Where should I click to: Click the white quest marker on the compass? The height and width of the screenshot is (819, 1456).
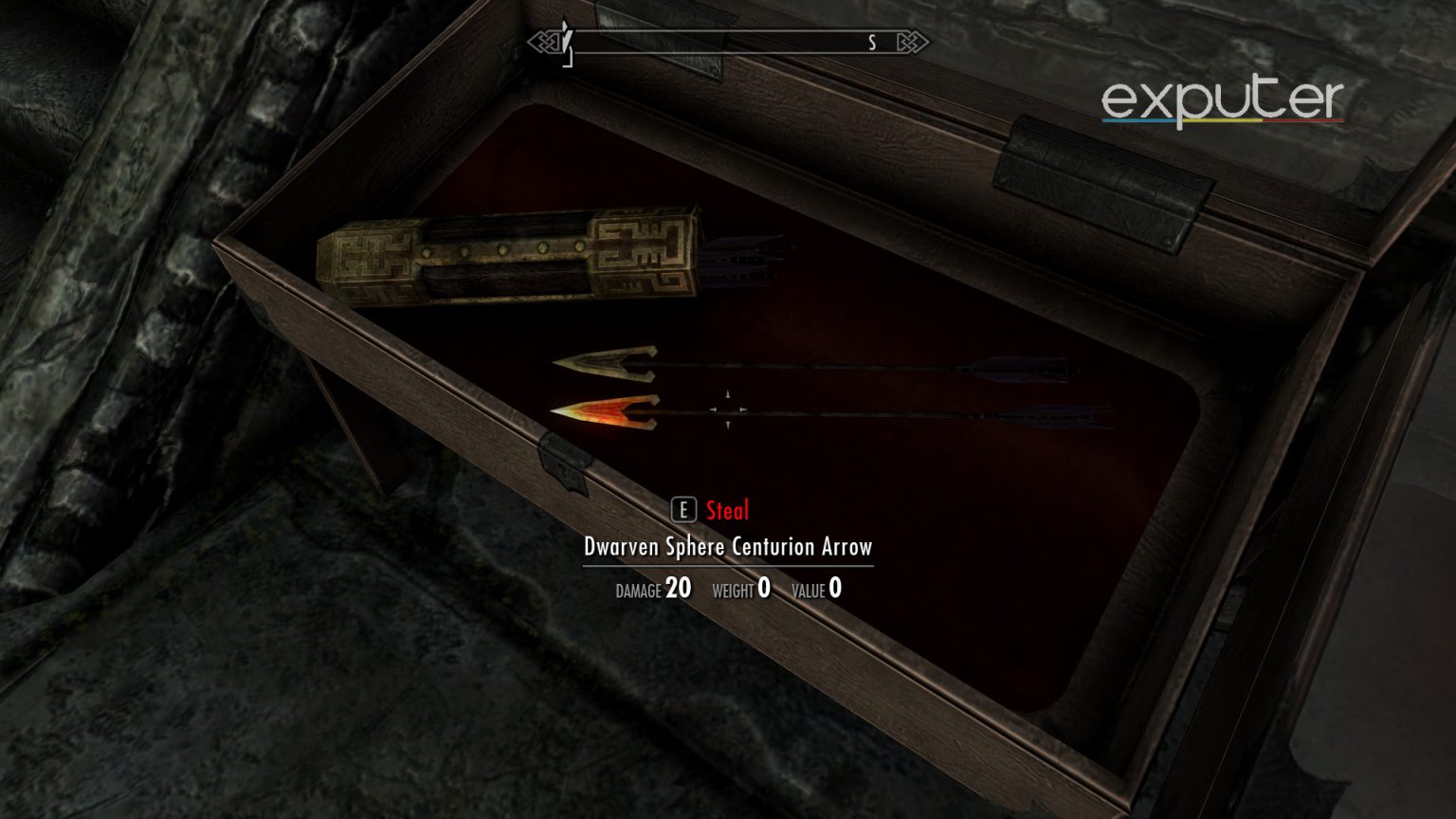coord(566,36)
